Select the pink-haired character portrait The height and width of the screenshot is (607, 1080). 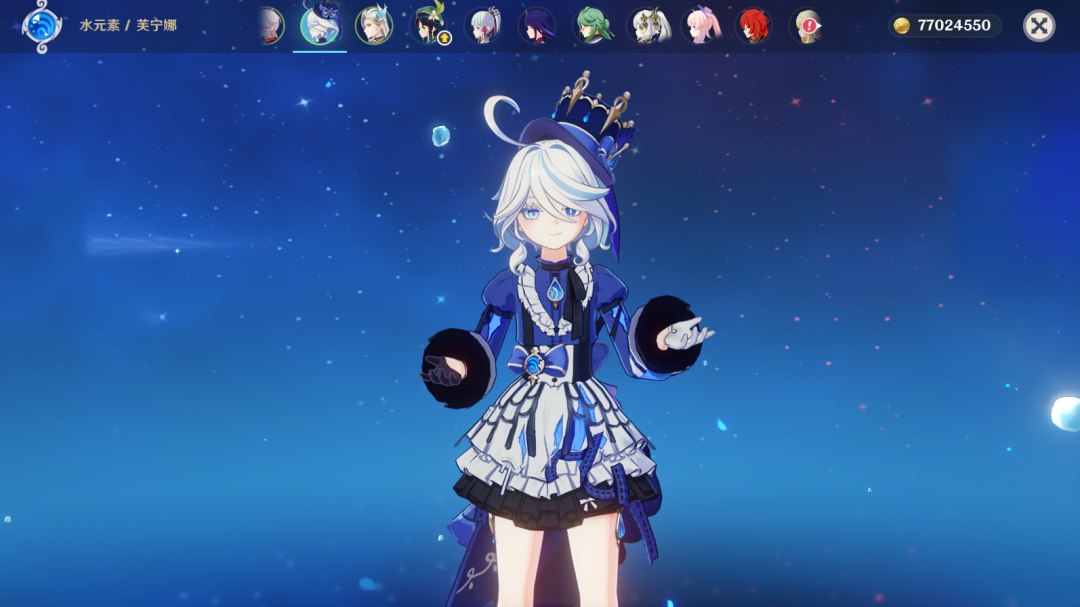point(700,26)
